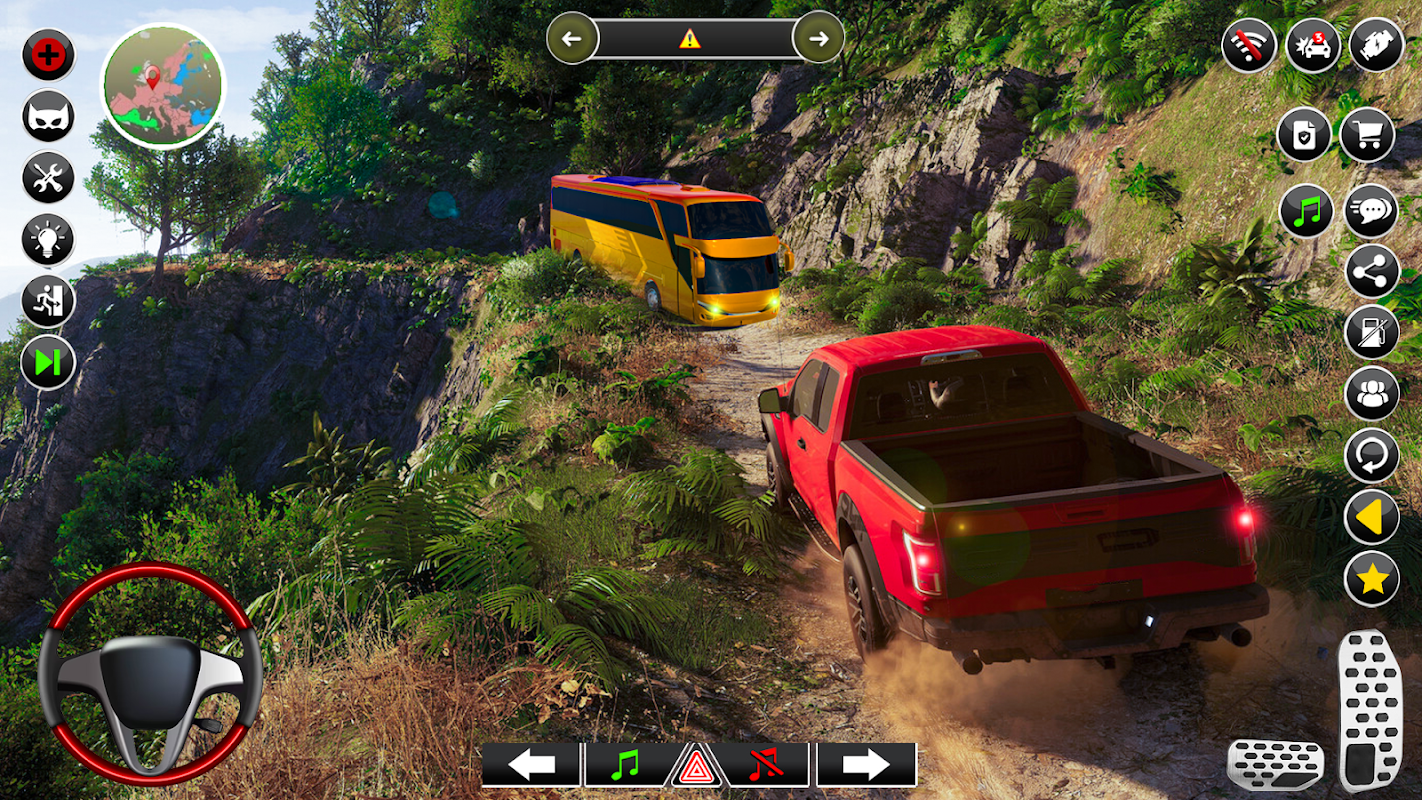Mute music with the red crossed-out note
Viewport: 1422px width, 800px height.
point(765,765)
